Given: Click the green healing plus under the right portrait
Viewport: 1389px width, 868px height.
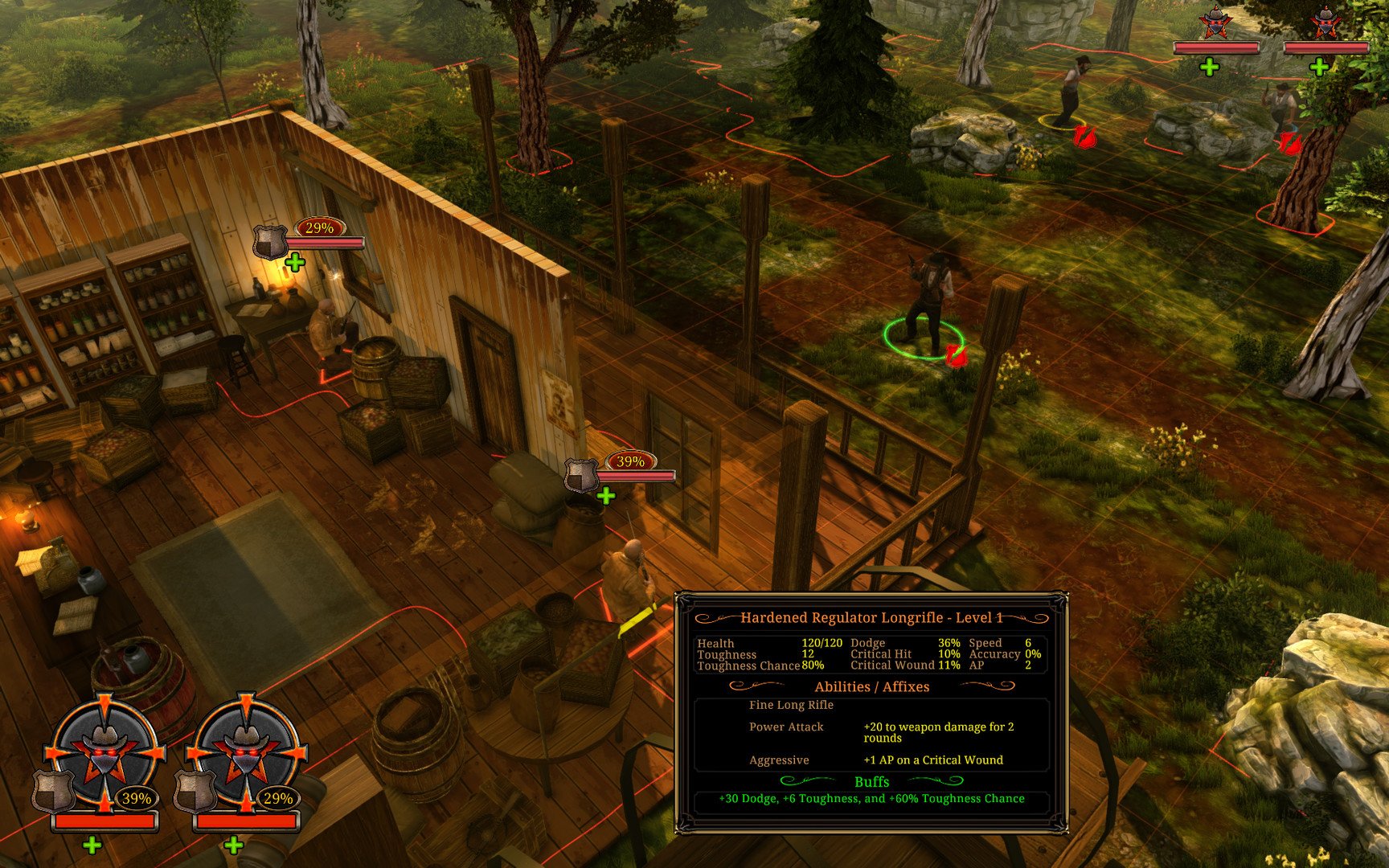Looking at the screenshot, I should 234,844.
